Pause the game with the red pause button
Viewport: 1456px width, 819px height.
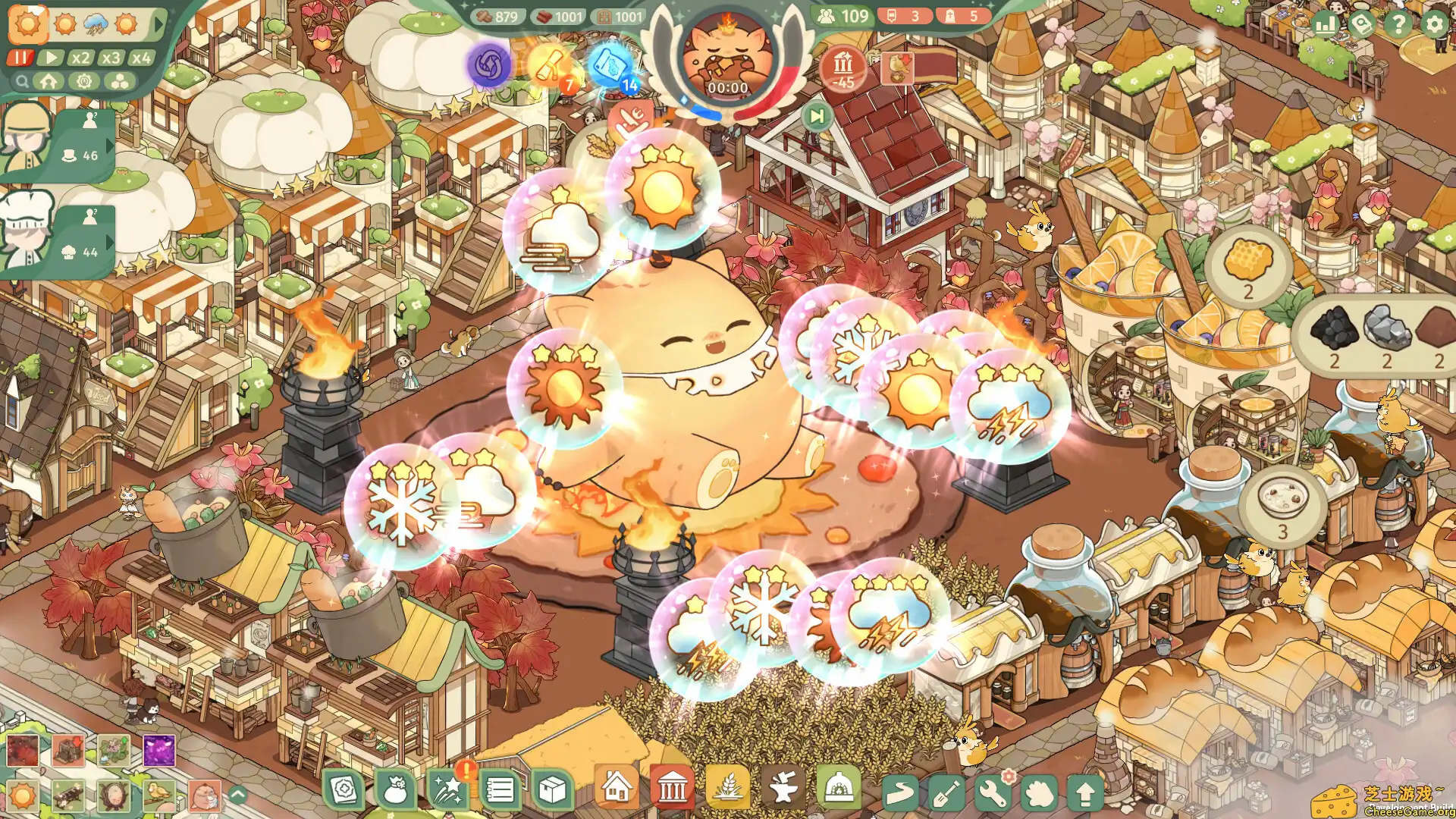tap(20, 57)
